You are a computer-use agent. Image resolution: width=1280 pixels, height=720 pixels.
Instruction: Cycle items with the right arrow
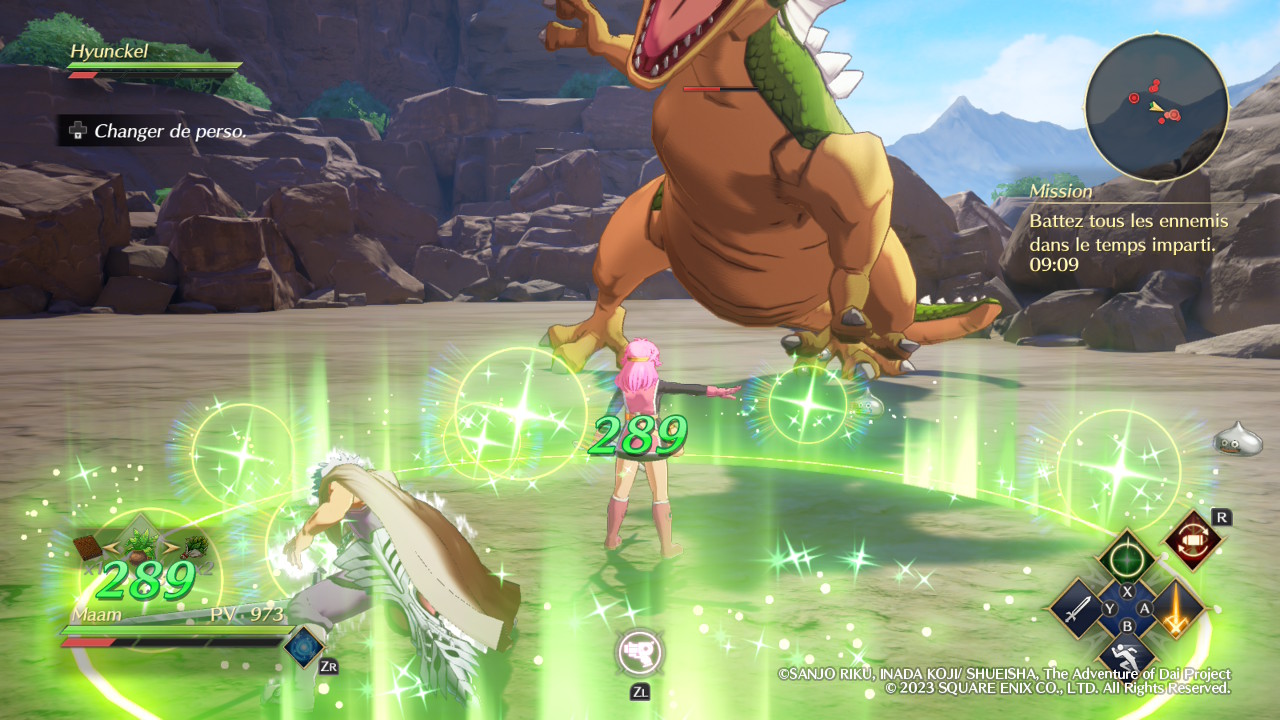pos(170,546)
